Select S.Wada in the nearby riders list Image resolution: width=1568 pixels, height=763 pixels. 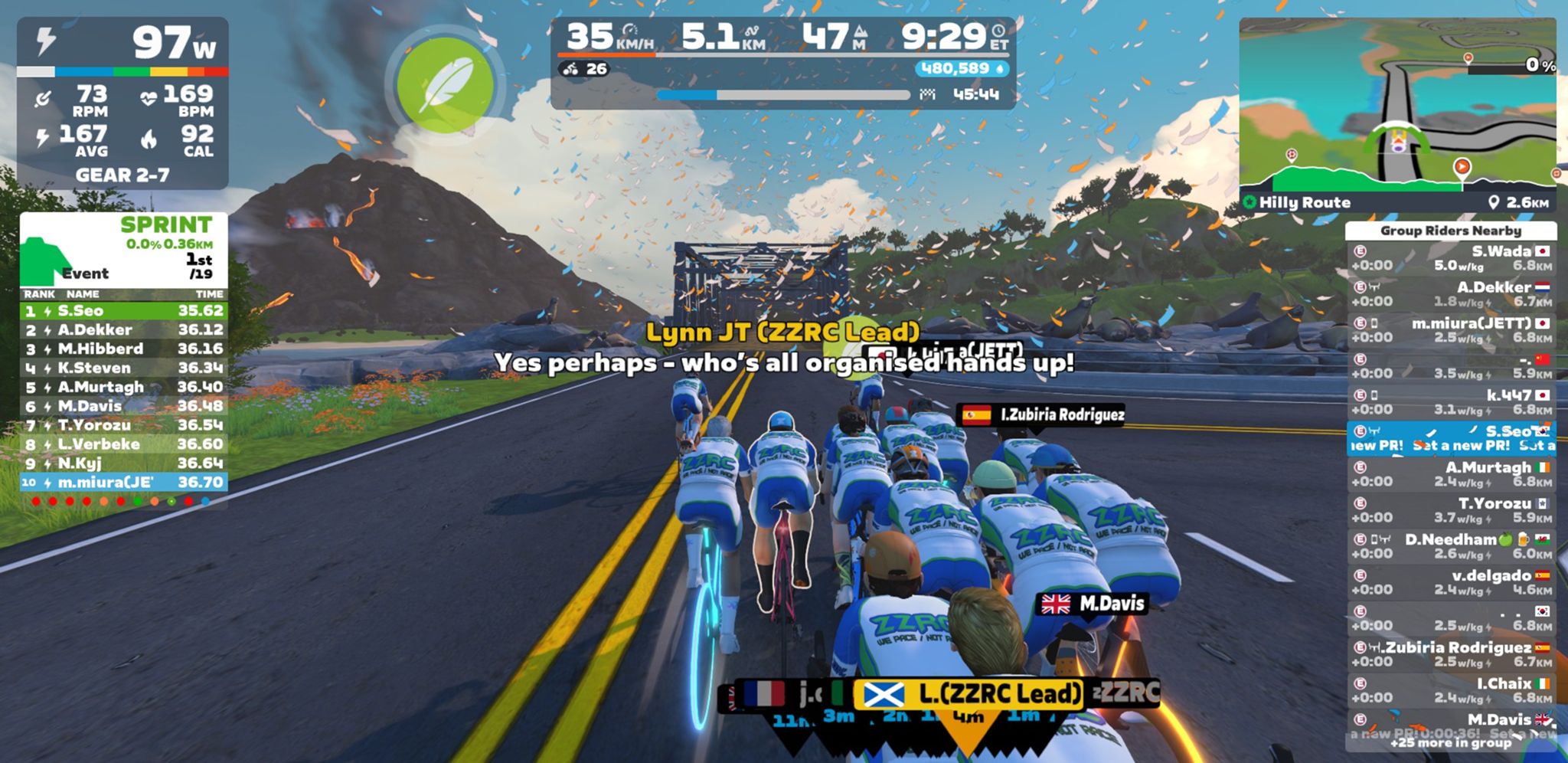coord(1451,258)
